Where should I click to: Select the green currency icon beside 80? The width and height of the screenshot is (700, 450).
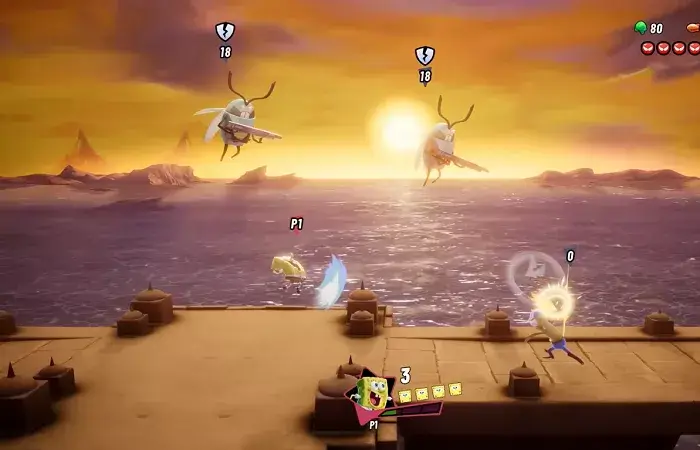[640, 28]
